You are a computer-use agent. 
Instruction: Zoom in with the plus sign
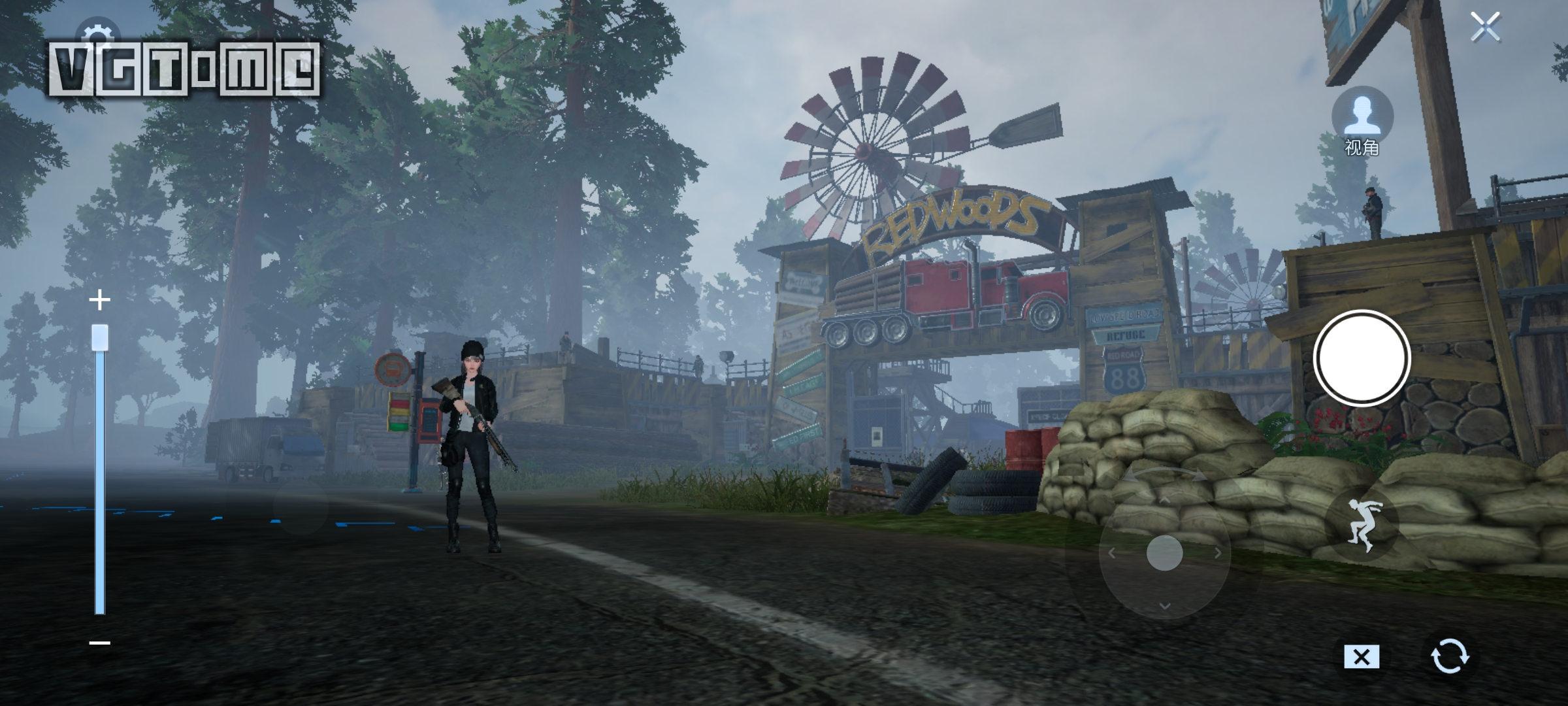pyautogui.click(x=99, y=300)
